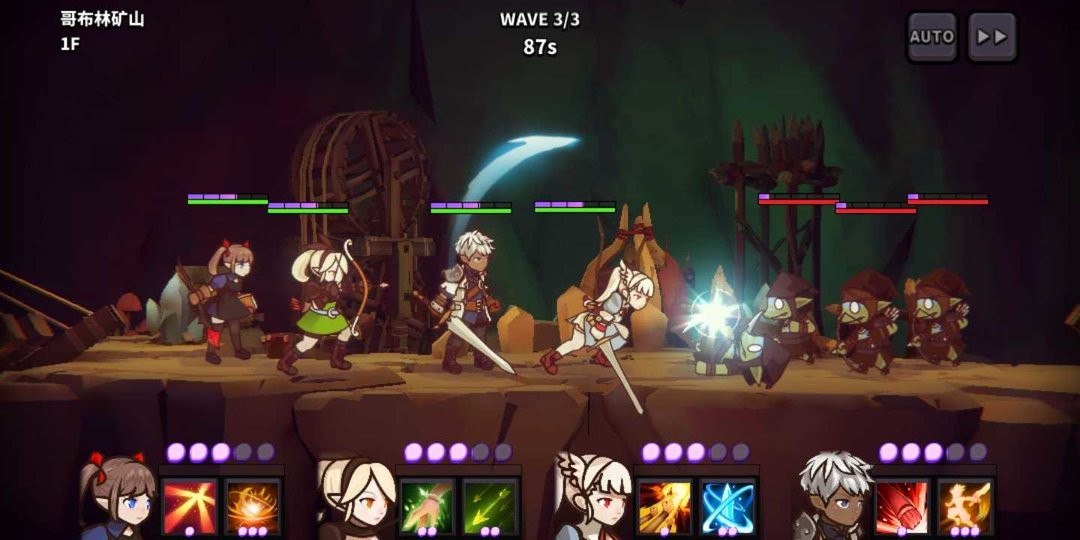Activate the blue star skill
This screenshot has height=540, width=1080.
(727, 506)
